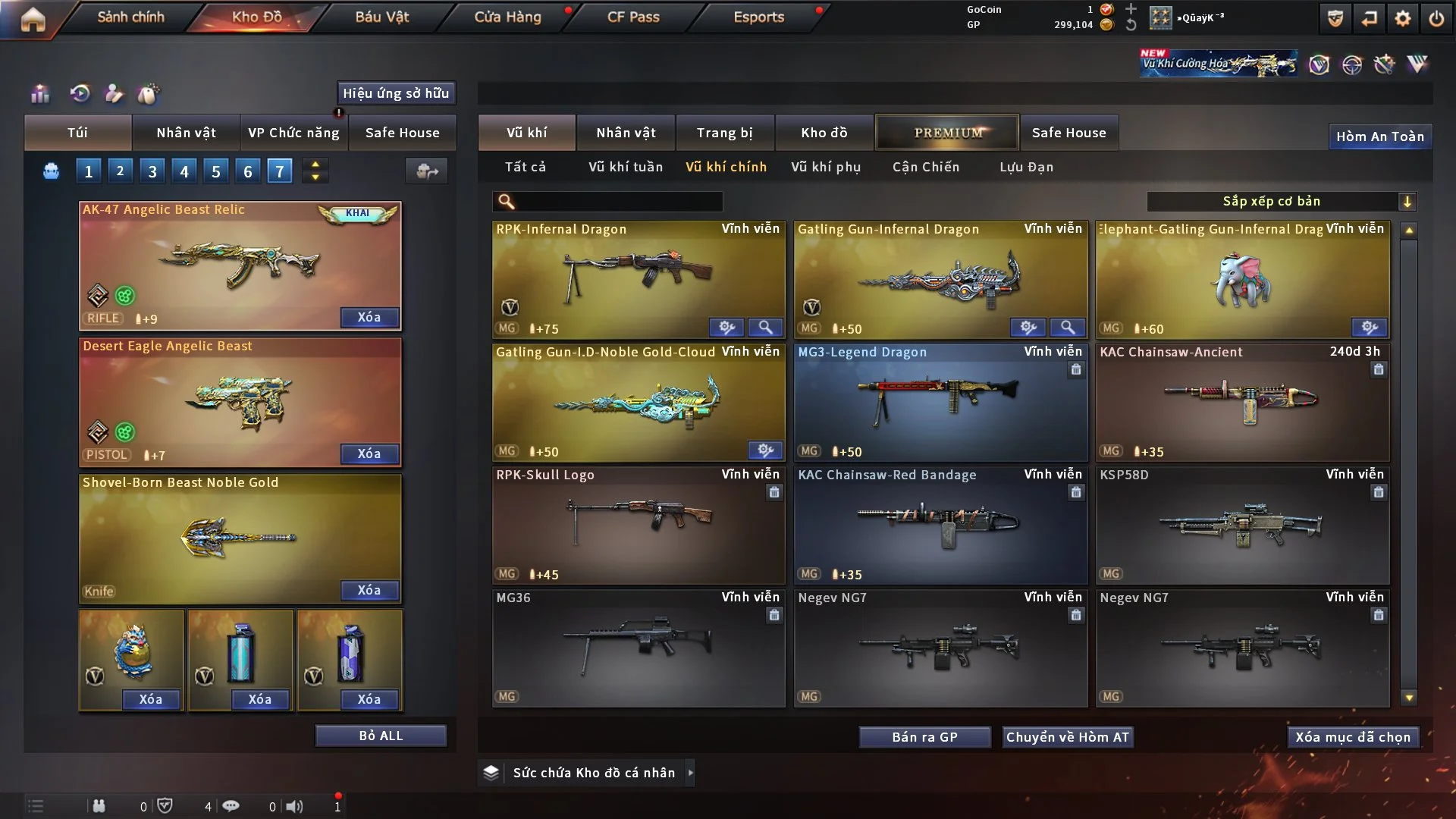Show the Cận Chiến melee category
1456x819 pixels.
(925, 167)
